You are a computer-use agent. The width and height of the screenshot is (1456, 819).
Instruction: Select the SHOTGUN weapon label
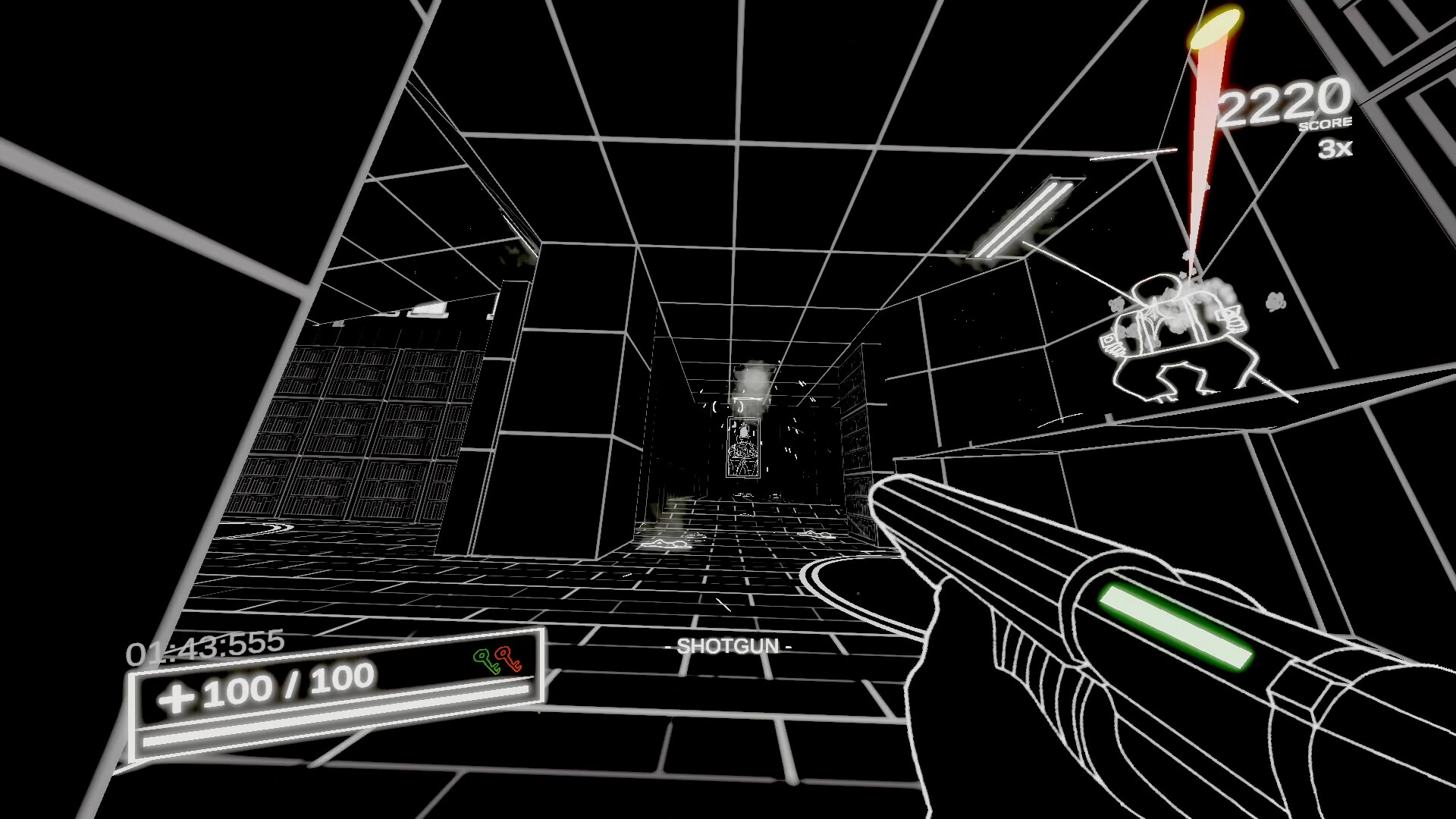(729, 646)
